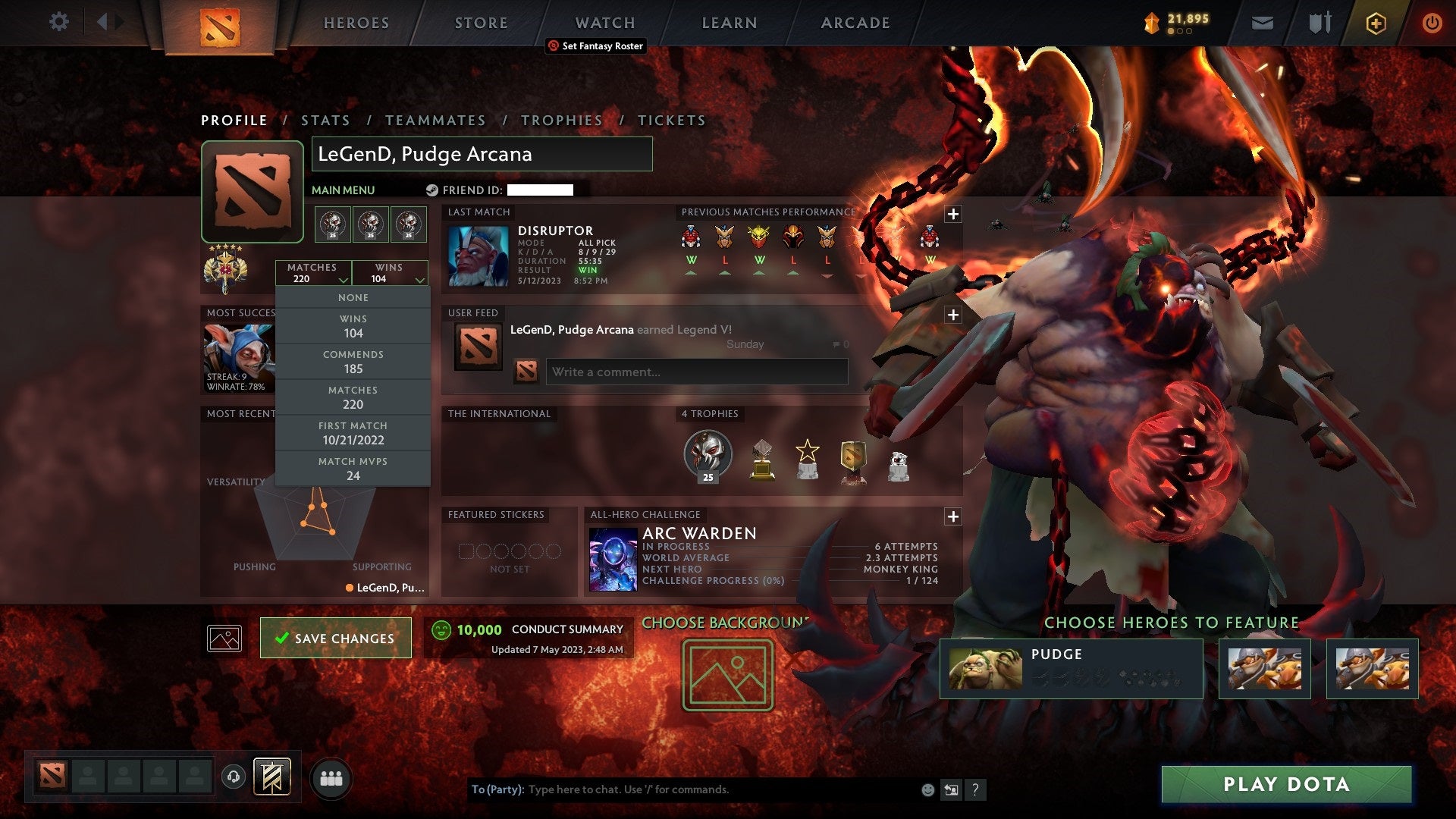Switch to the TROPHIES tab
The image size is (1456, 819).
561,120
